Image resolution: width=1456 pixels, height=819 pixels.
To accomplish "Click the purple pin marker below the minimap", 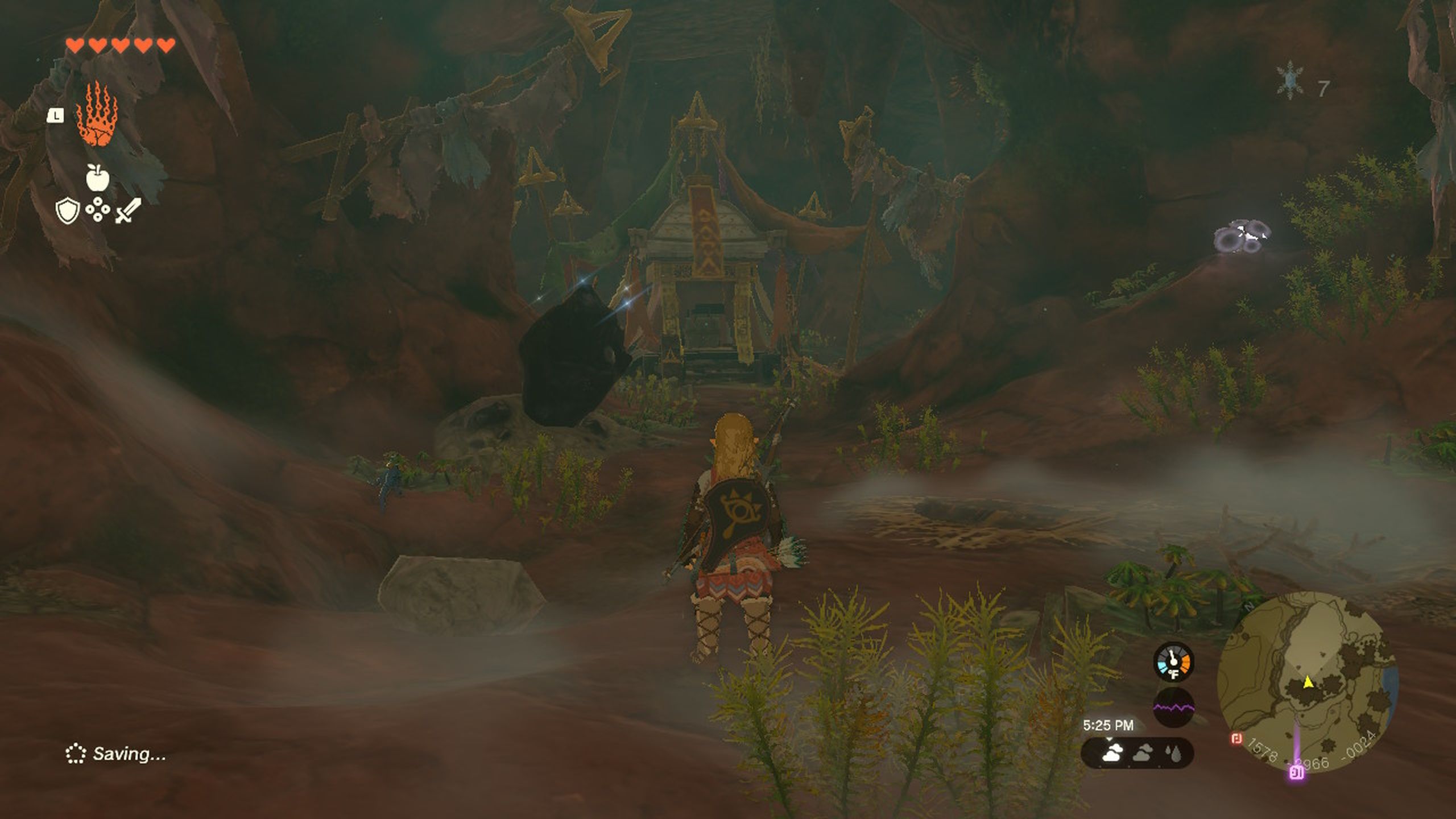I will [x=1297, y=775].
